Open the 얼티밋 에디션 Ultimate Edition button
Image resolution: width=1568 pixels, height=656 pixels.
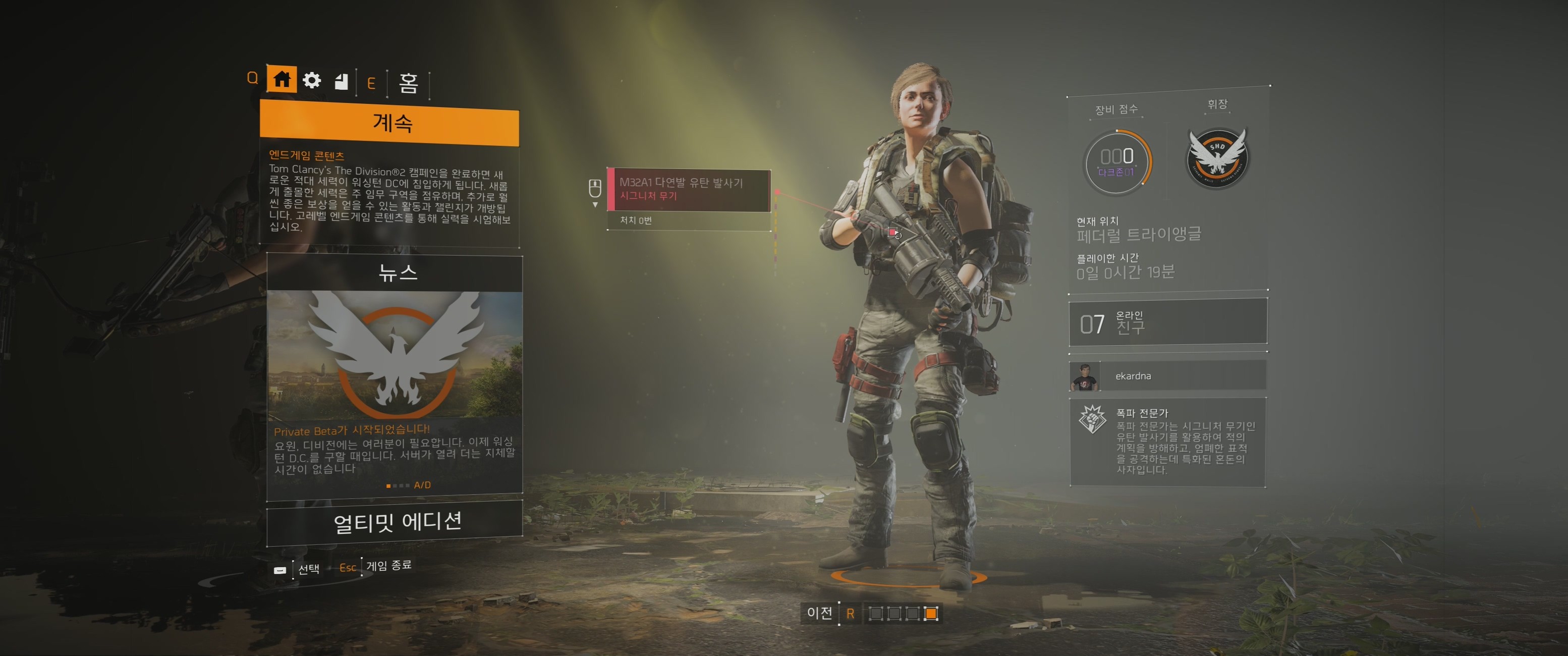395,522
